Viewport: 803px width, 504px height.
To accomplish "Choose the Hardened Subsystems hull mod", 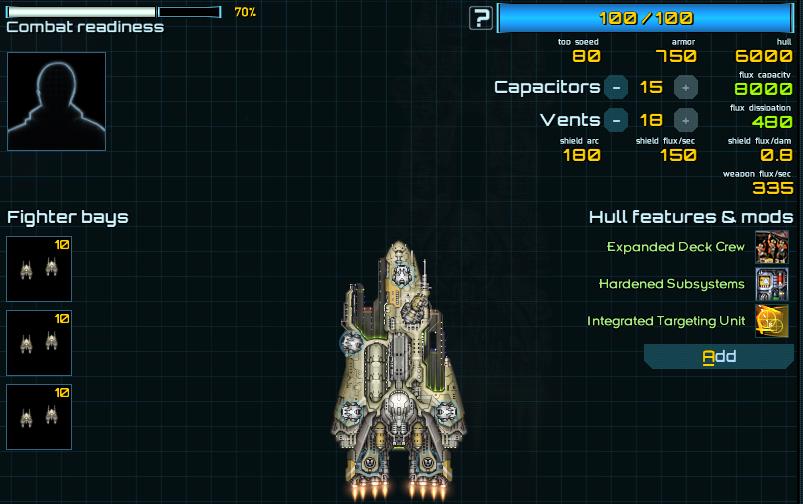I will coord(771,284).
